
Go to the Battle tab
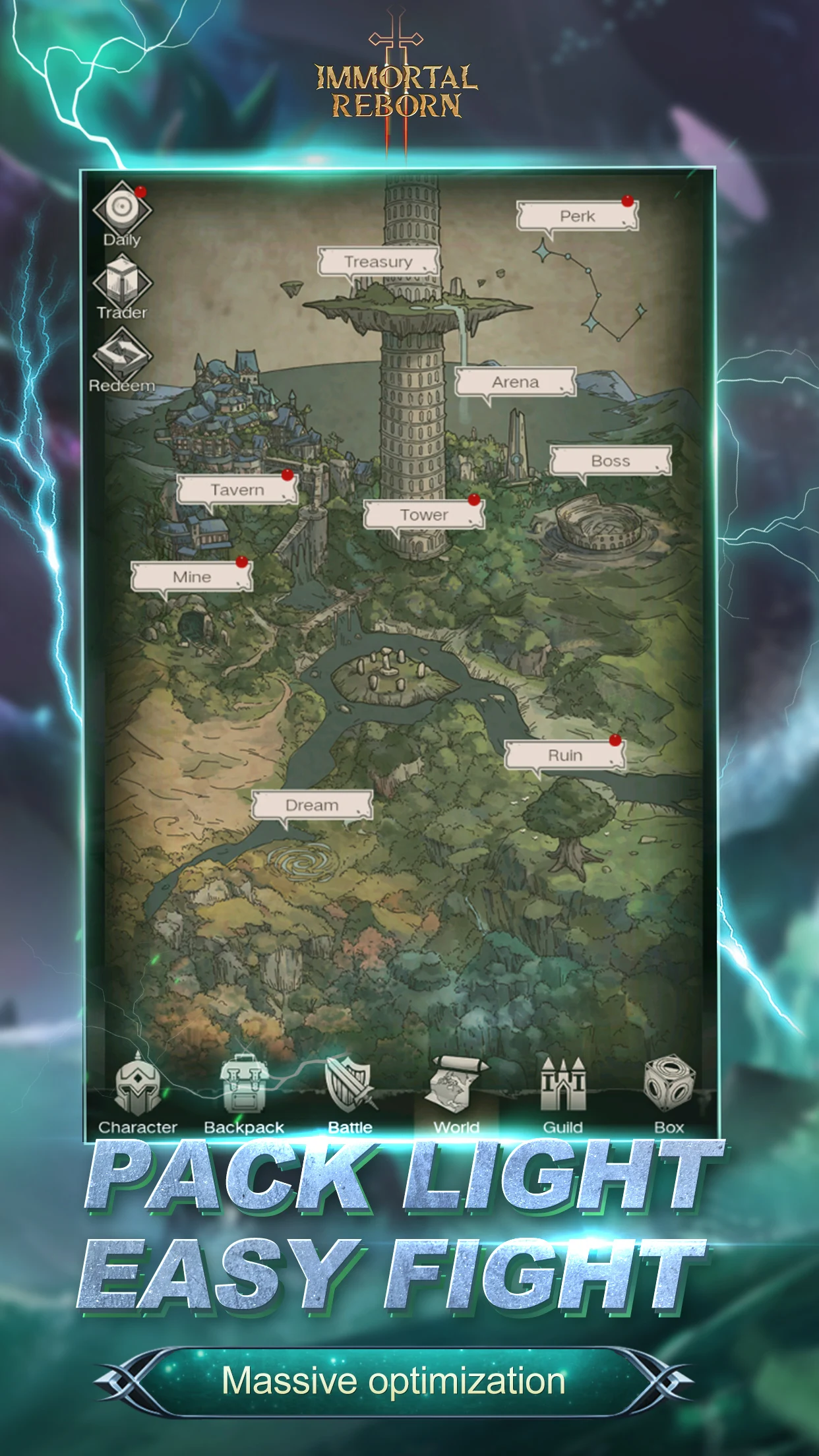point(350,1095)
